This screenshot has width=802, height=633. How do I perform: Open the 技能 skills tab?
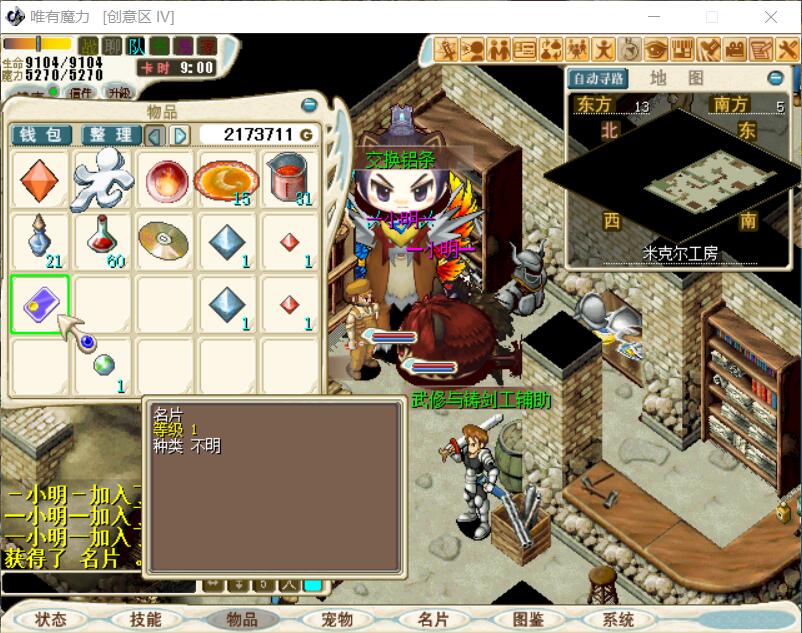pos(146,619)
